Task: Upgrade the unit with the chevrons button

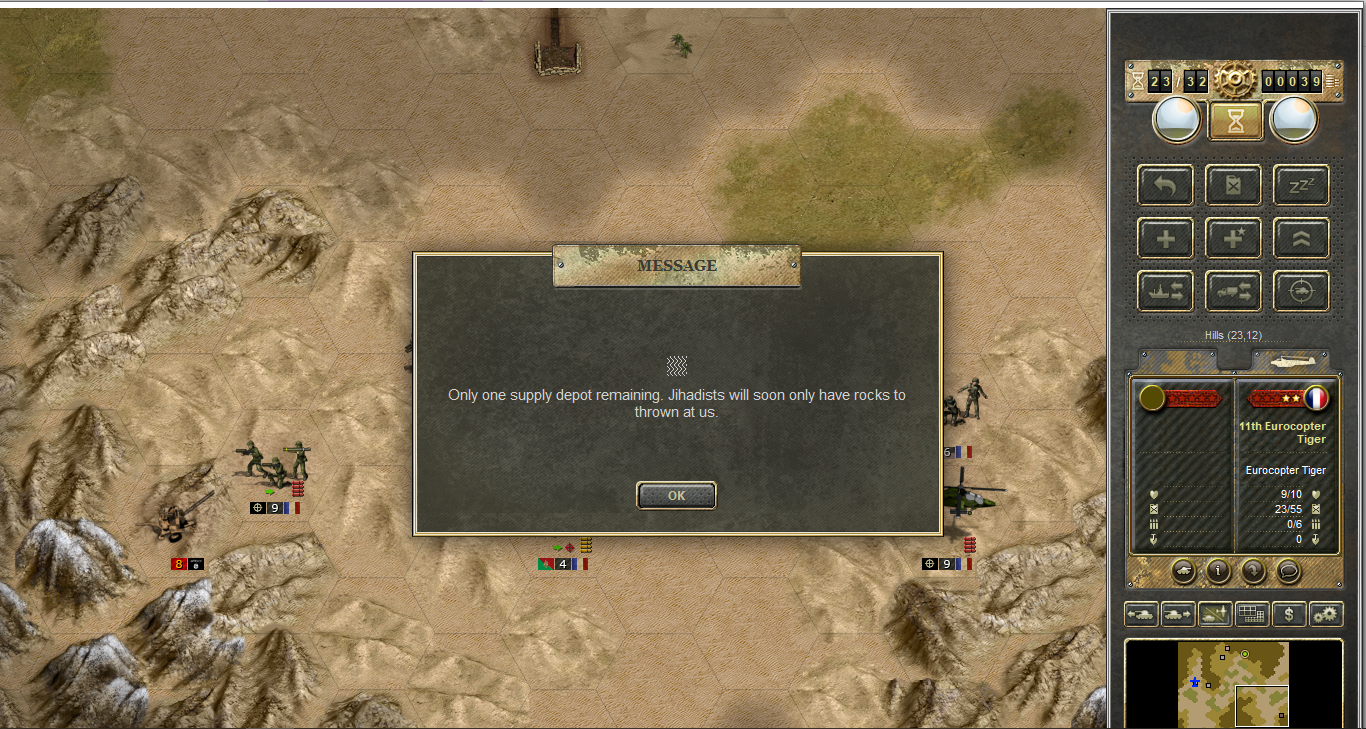Action: [1301, 238]
